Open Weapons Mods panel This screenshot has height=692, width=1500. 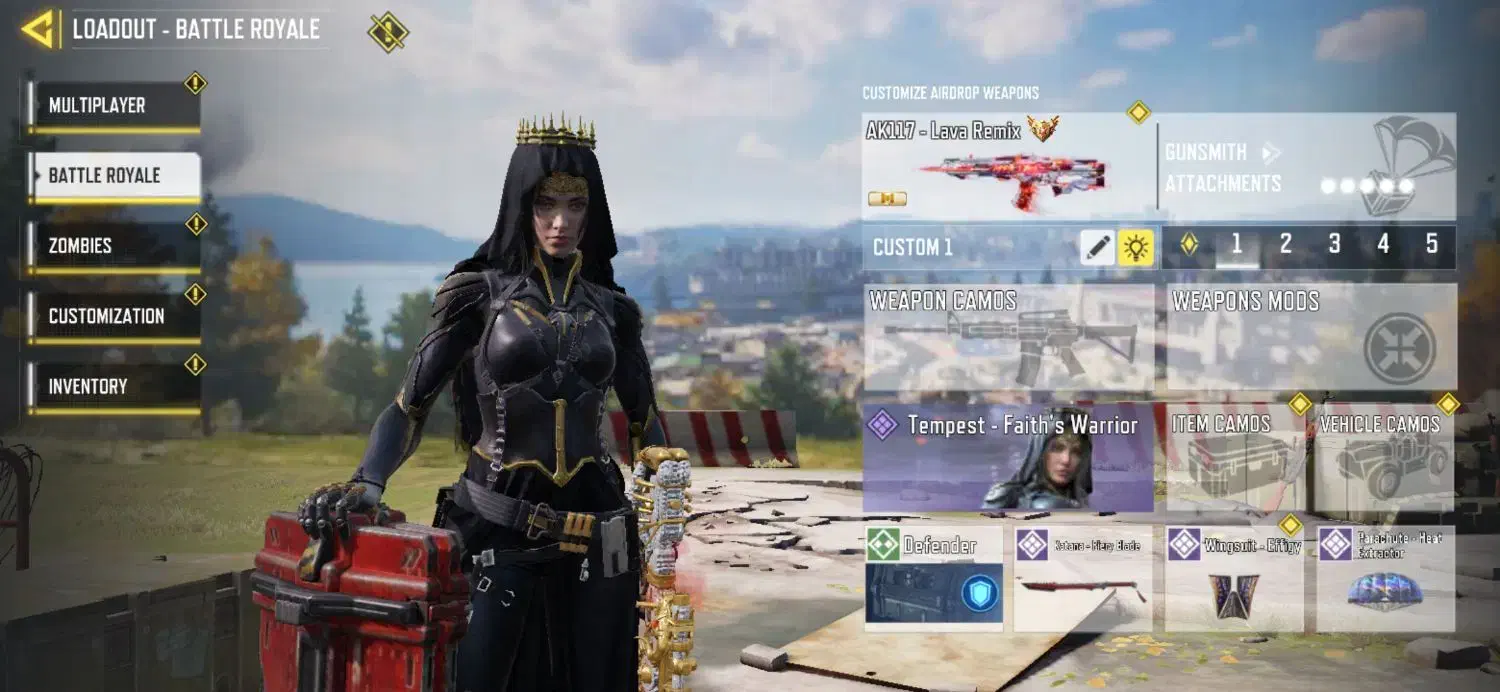(x=1311, y=337)
